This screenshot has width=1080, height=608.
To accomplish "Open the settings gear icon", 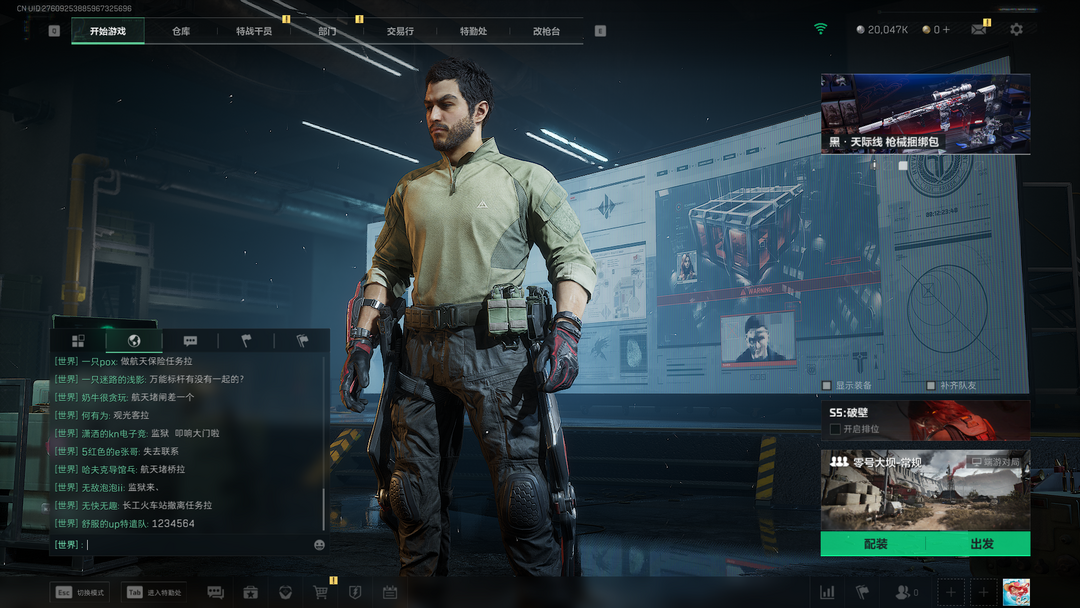I will (1016, 30).
